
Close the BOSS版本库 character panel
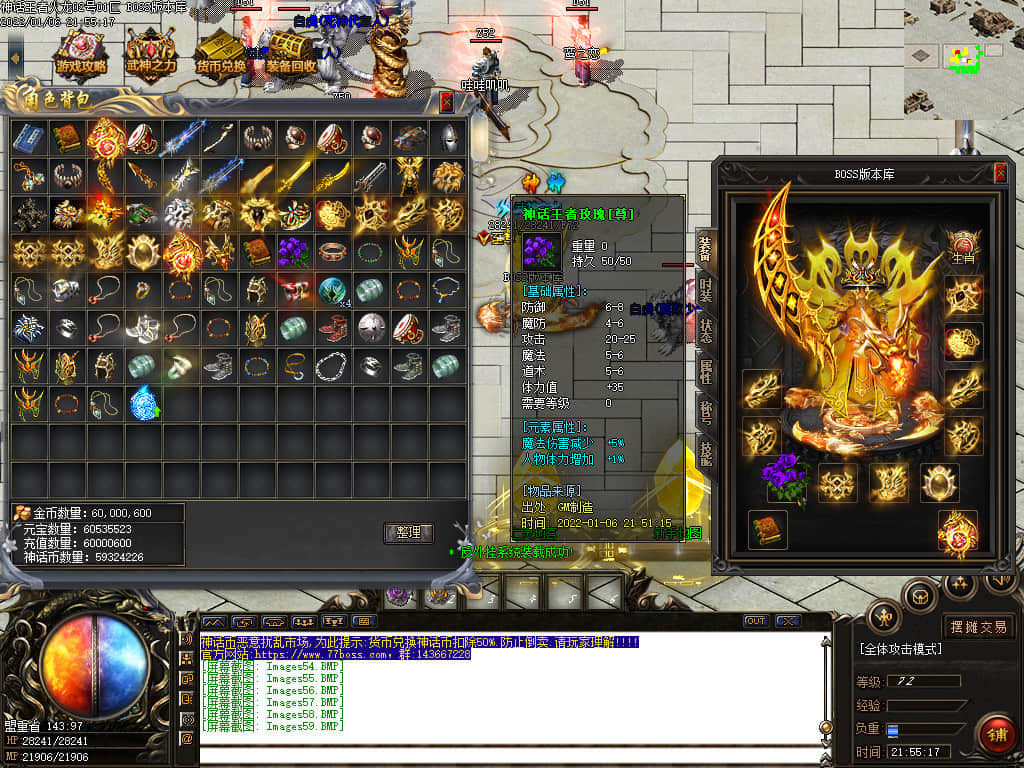pyautogui.click(x=999, y=173)
